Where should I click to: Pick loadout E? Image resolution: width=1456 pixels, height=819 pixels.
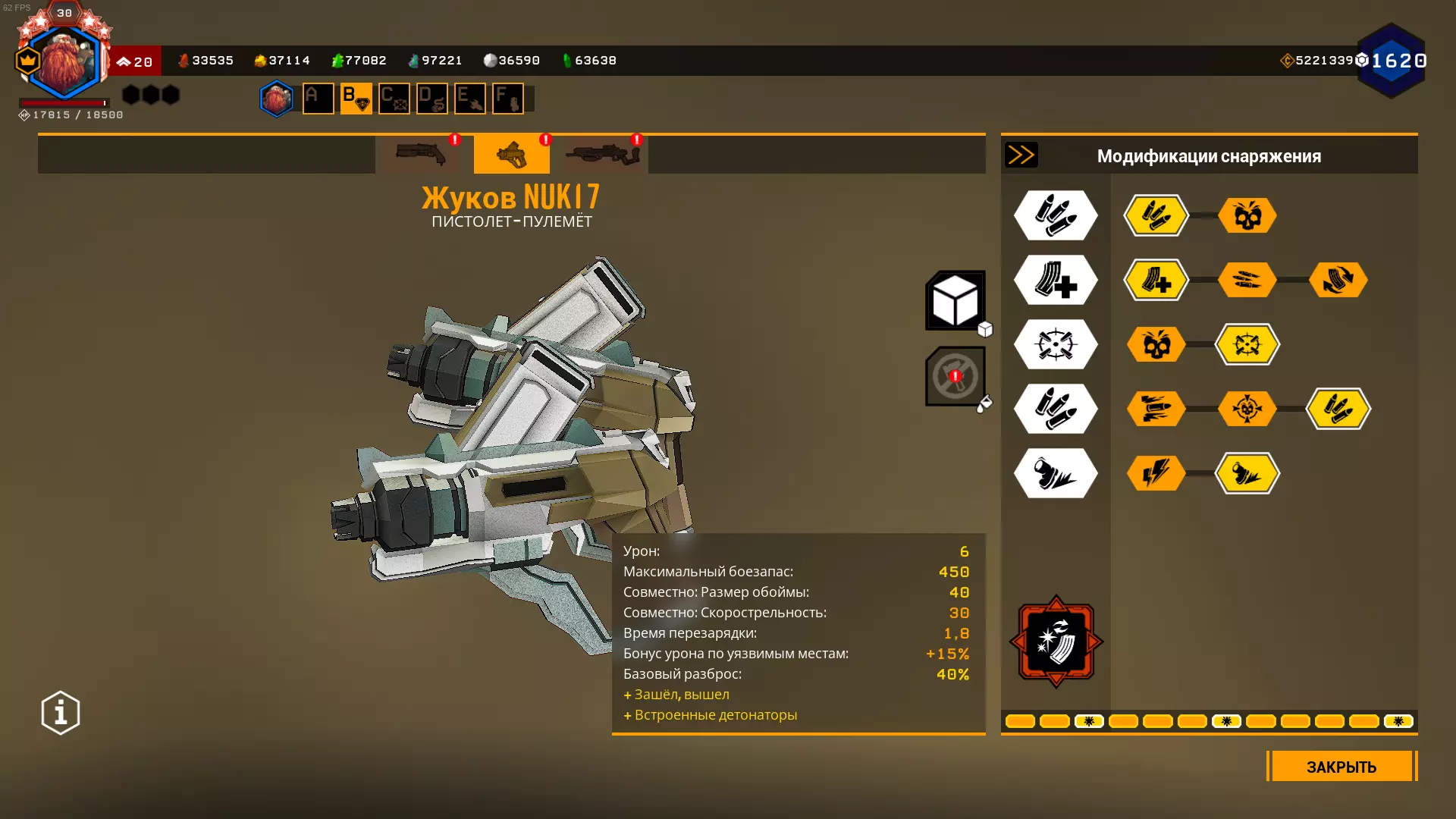pos(469,99)
